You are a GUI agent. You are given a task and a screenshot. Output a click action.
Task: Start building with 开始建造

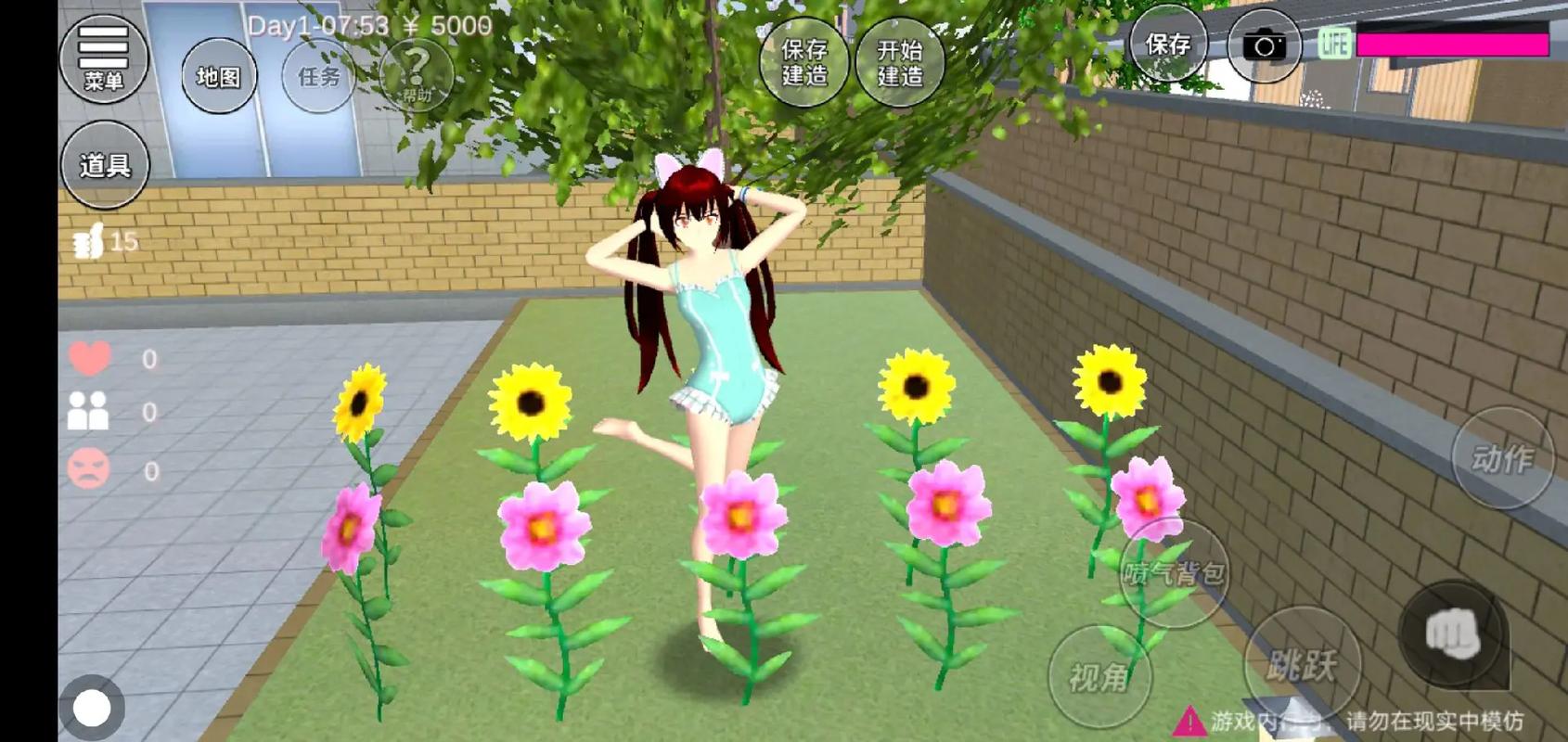[900, 62]
